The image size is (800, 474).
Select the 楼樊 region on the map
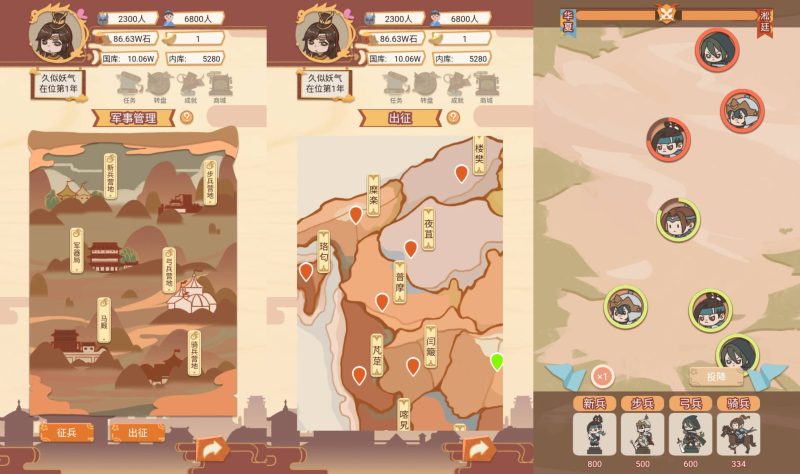479,157
